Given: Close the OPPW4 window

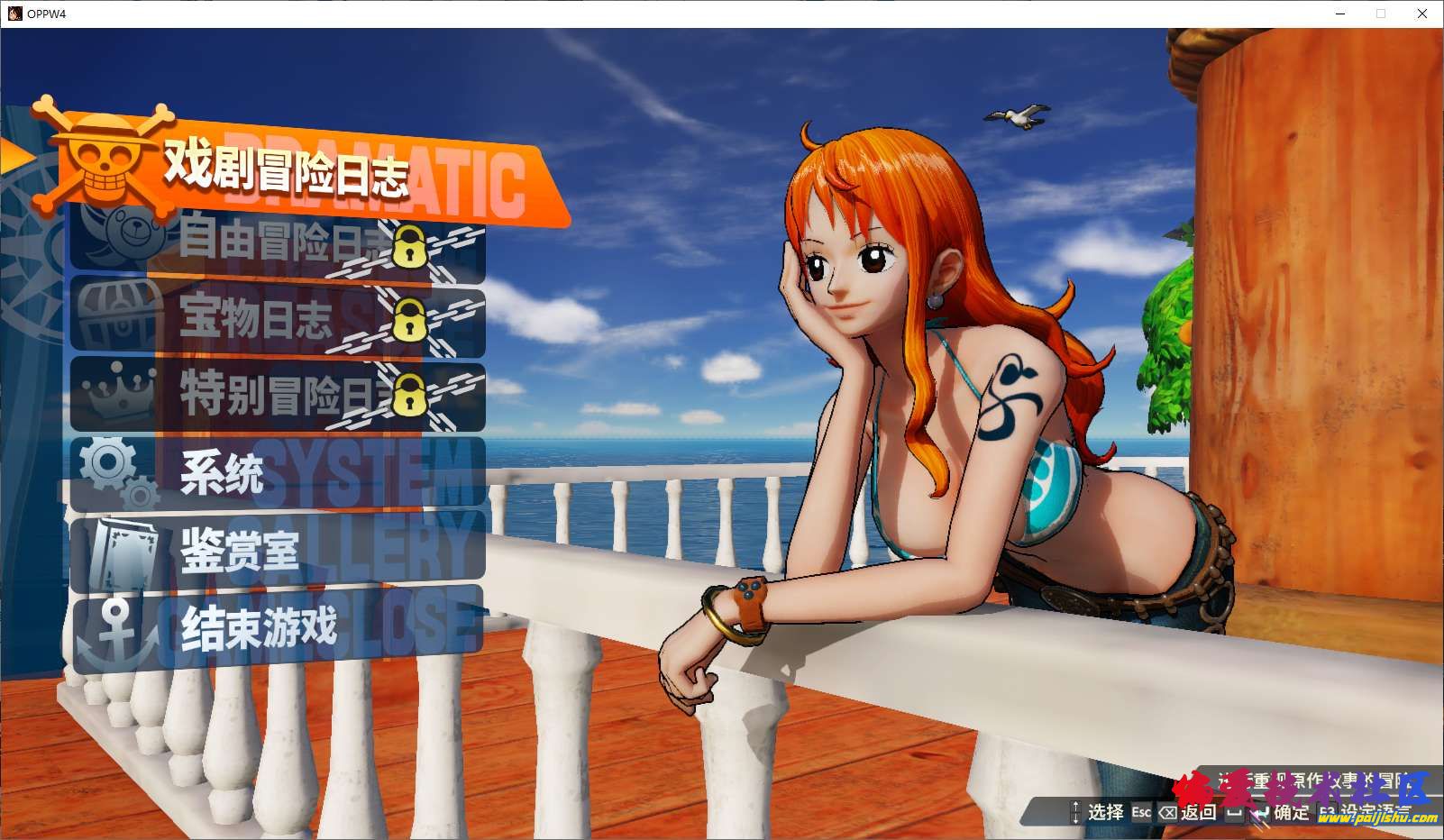Looking at the screenshot, I should click(1422, 14).
